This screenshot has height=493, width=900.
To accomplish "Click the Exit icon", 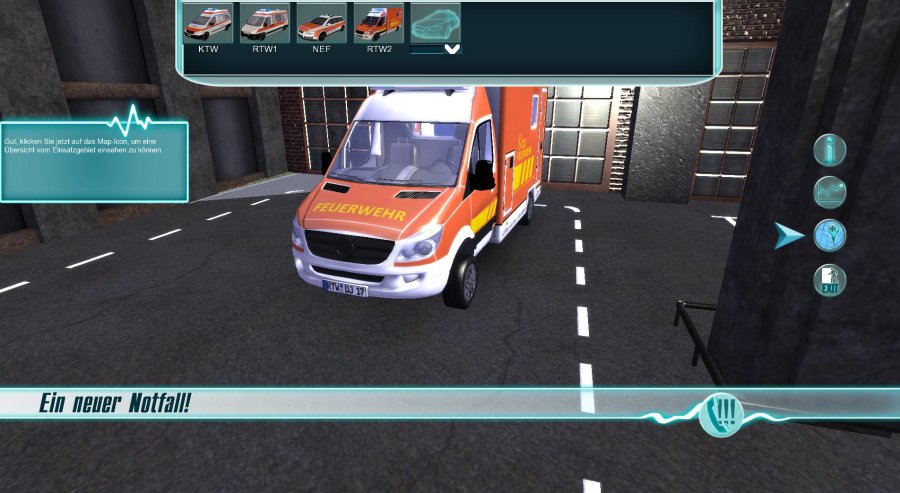I will tap(830, 280).
